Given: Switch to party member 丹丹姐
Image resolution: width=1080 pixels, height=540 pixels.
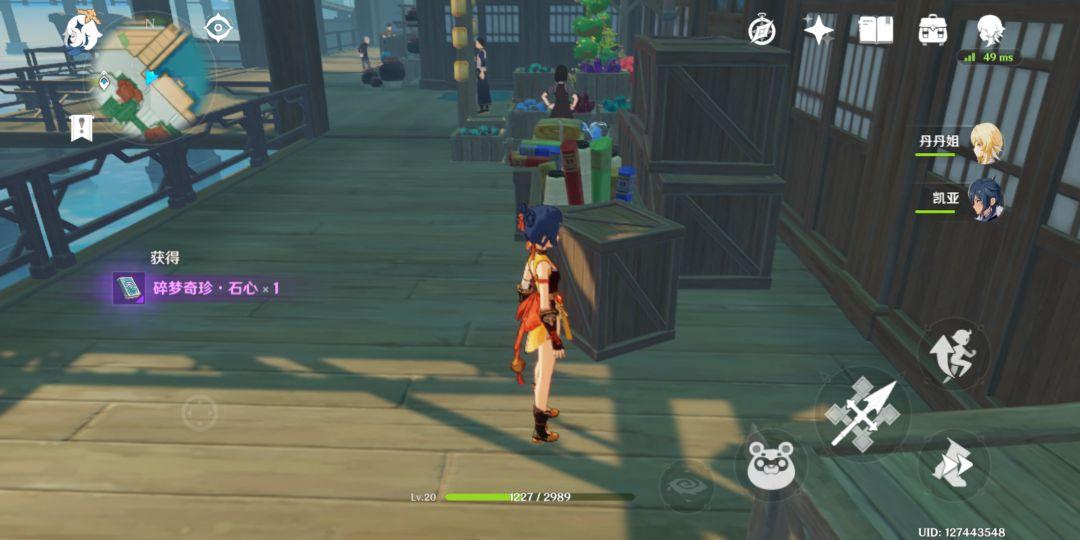Looking at the screenshot, I should point(984,142).
